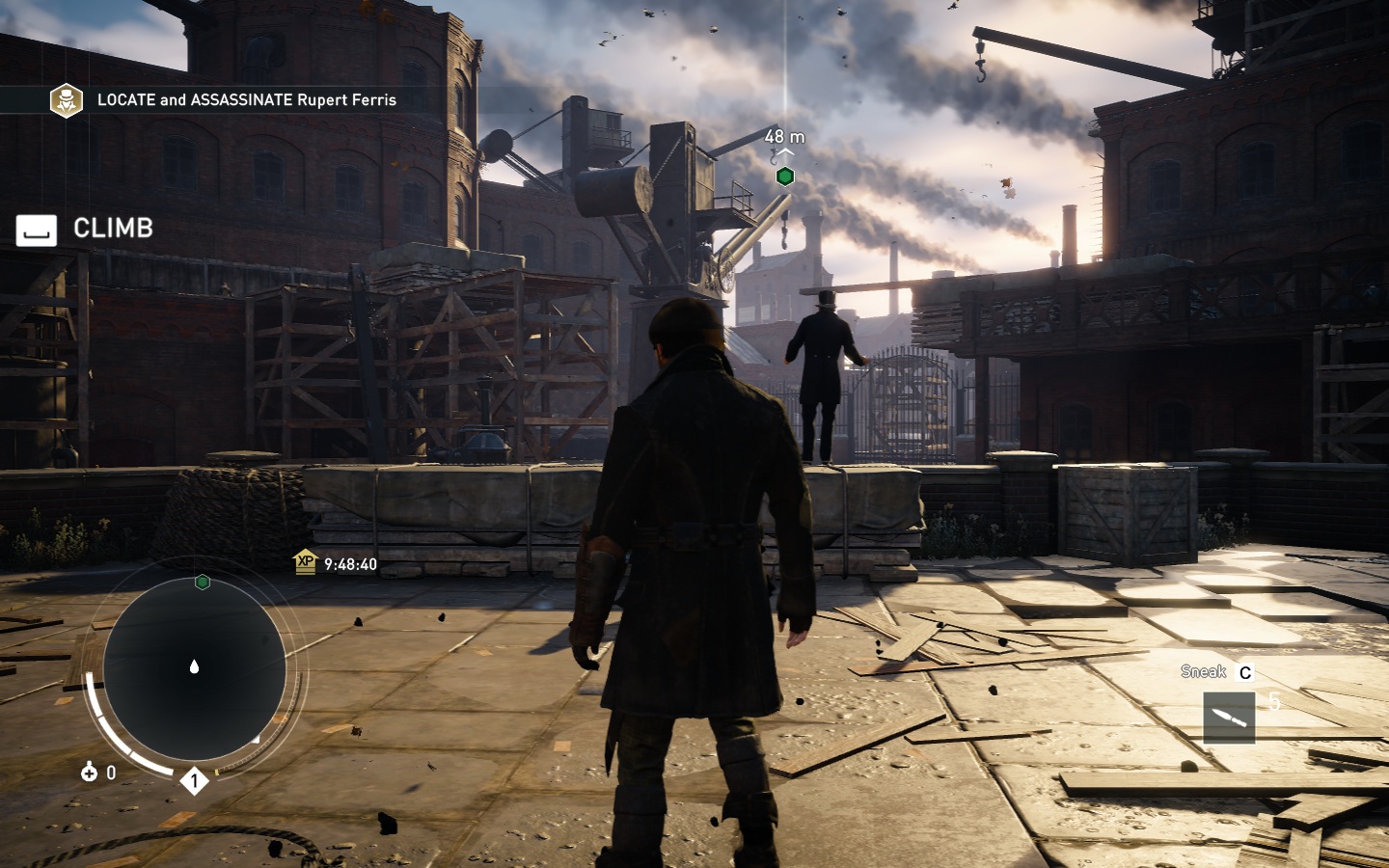Click the XP boost timer icon
1389x868 pixels.
tap(306, 562)
